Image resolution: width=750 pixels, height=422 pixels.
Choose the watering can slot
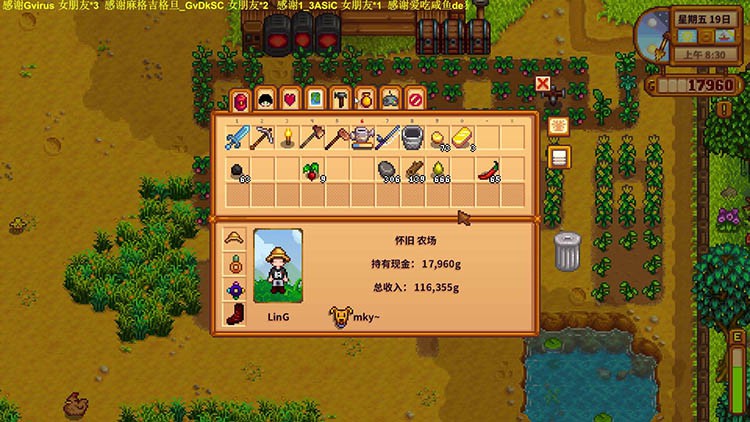[362, 138]
